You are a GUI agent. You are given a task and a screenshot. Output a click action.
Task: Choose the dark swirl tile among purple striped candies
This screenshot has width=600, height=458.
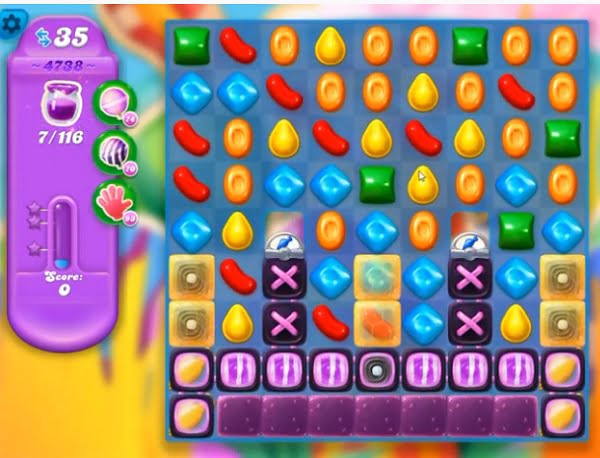click(377, 370)
